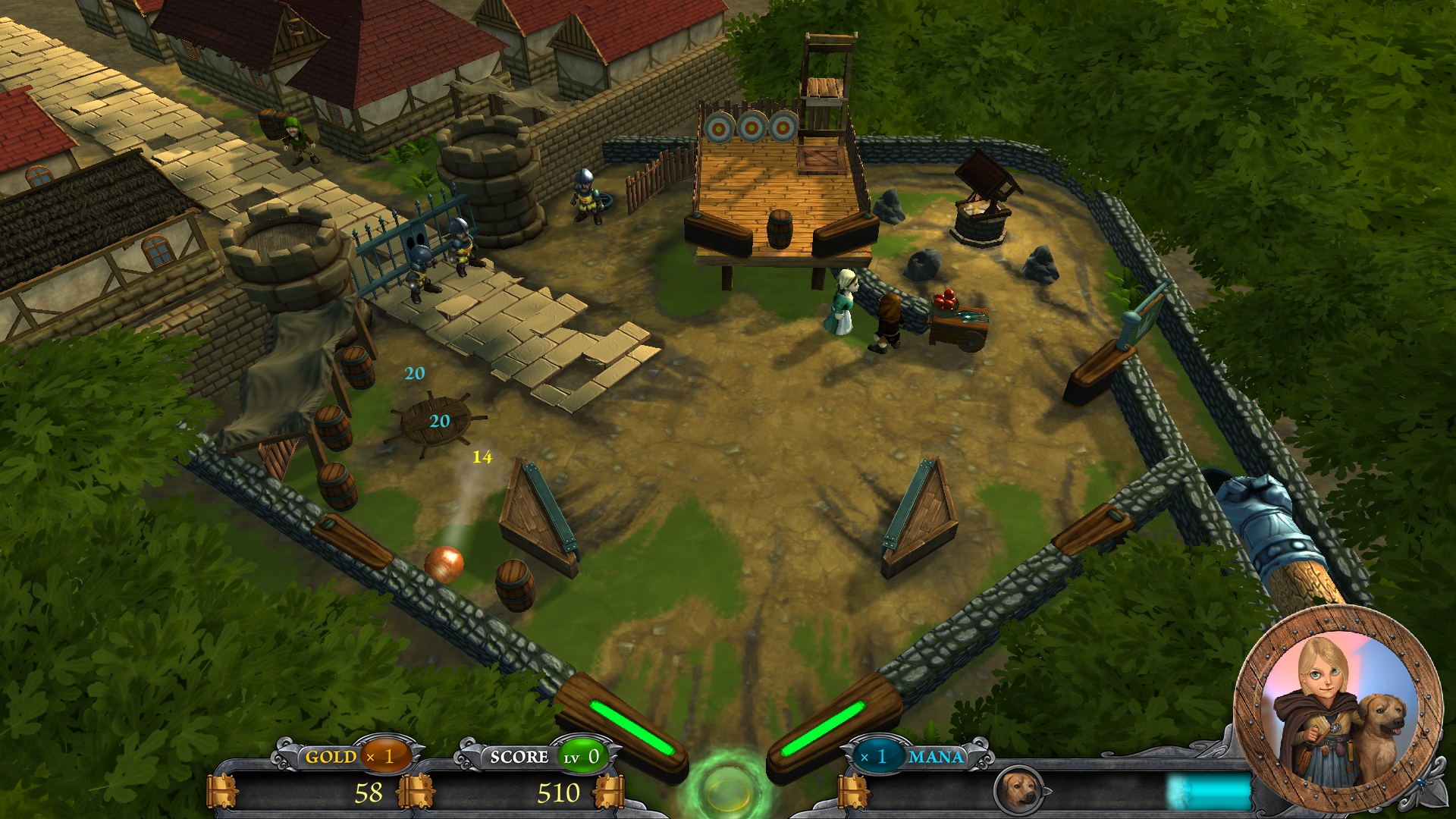
Task: Click the rogue girl and dog character portrait
Action: click(x=1338, y=708)
